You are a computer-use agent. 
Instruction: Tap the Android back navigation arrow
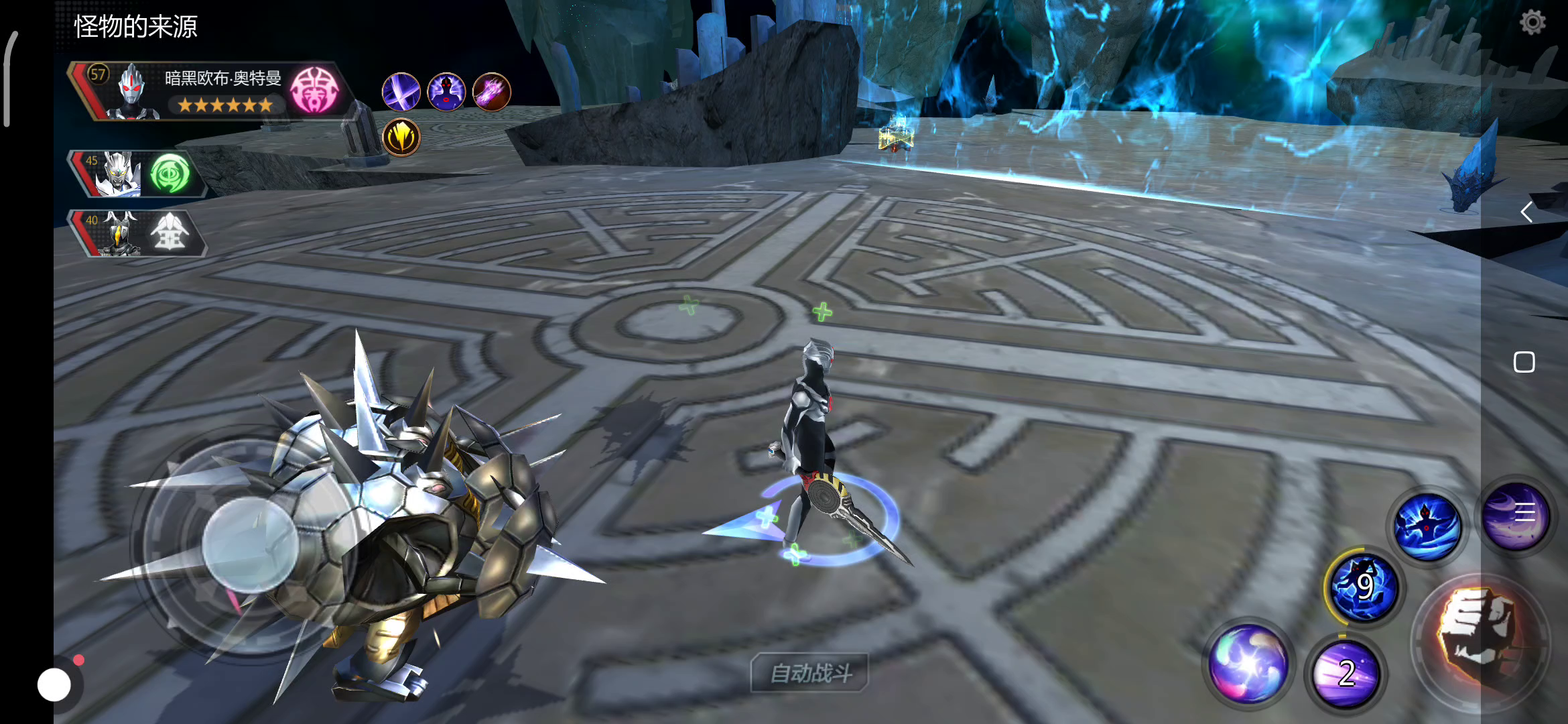[x=1526, y=212]
